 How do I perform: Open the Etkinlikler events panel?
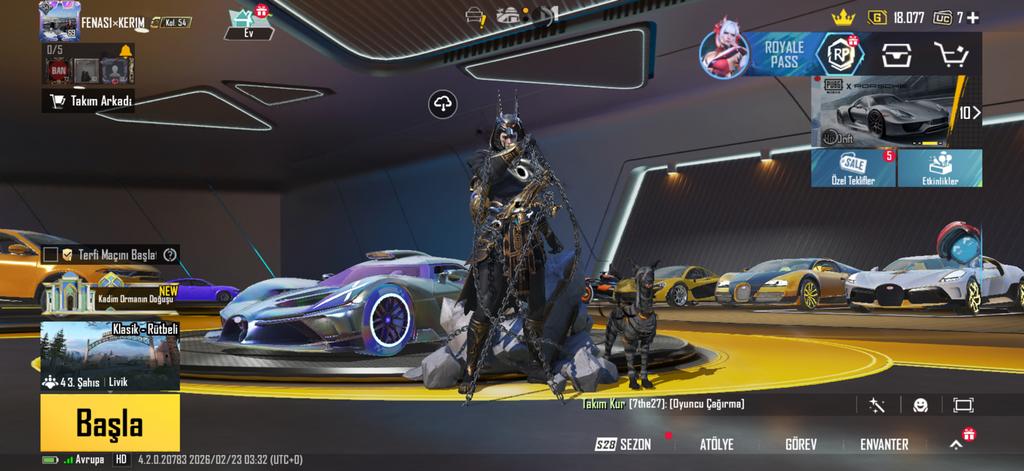click(939, 168)
